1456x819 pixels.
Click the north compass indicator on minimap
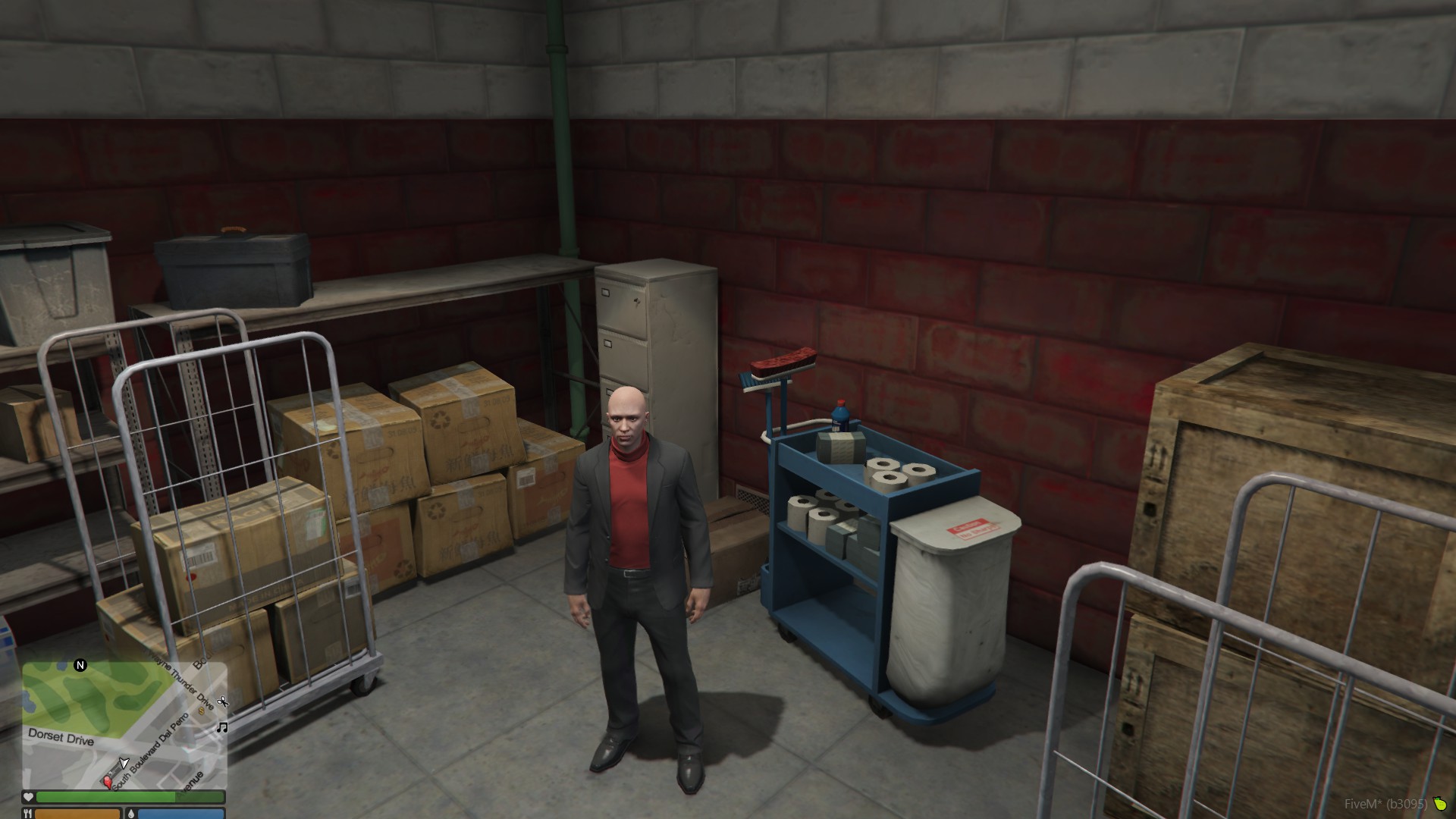80,665
